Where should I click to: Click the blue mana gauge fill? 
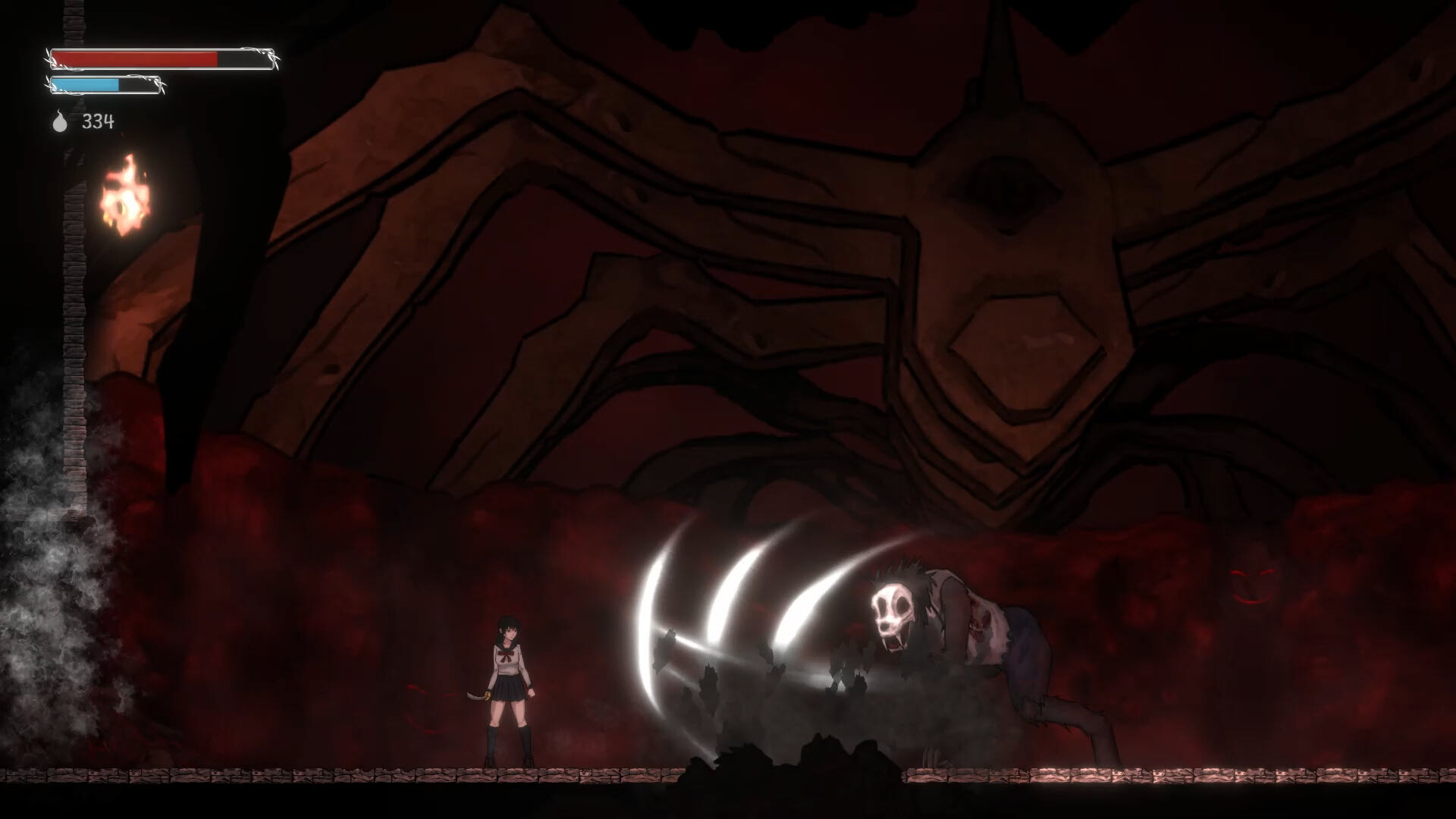[87, 85]
